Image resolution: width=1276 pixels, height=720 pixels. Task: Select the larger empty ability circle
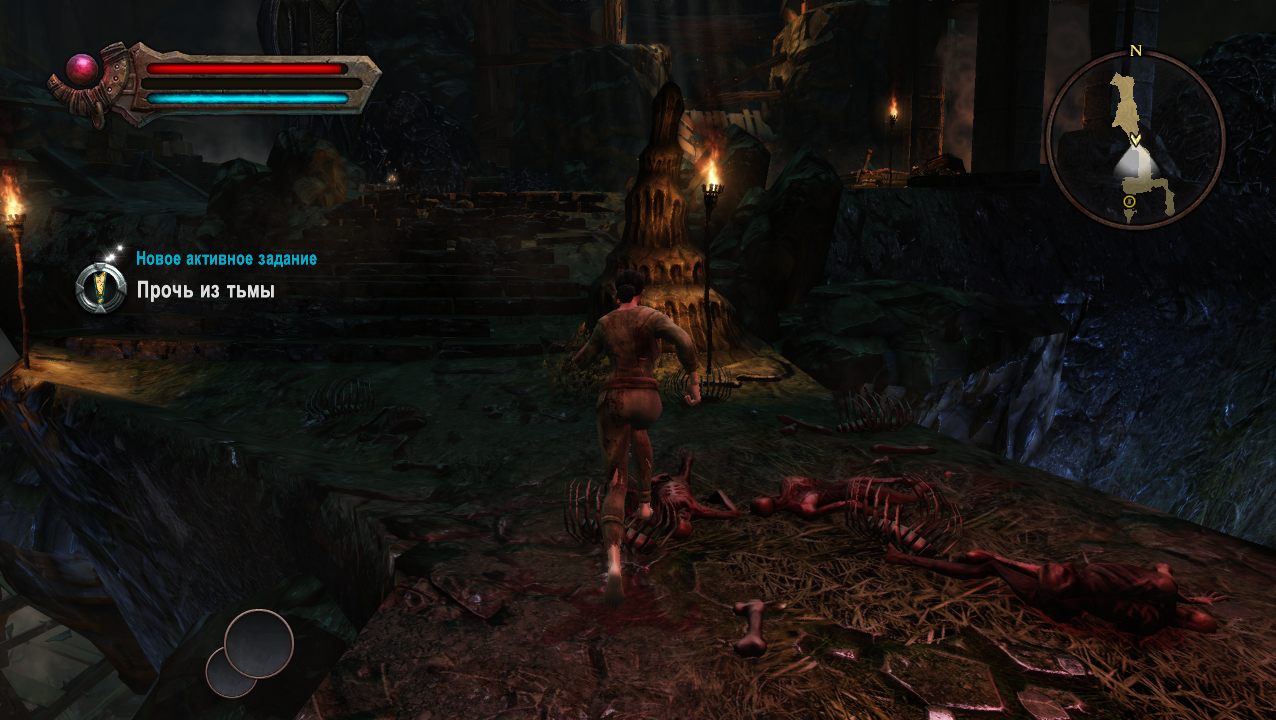pos(259,643)
